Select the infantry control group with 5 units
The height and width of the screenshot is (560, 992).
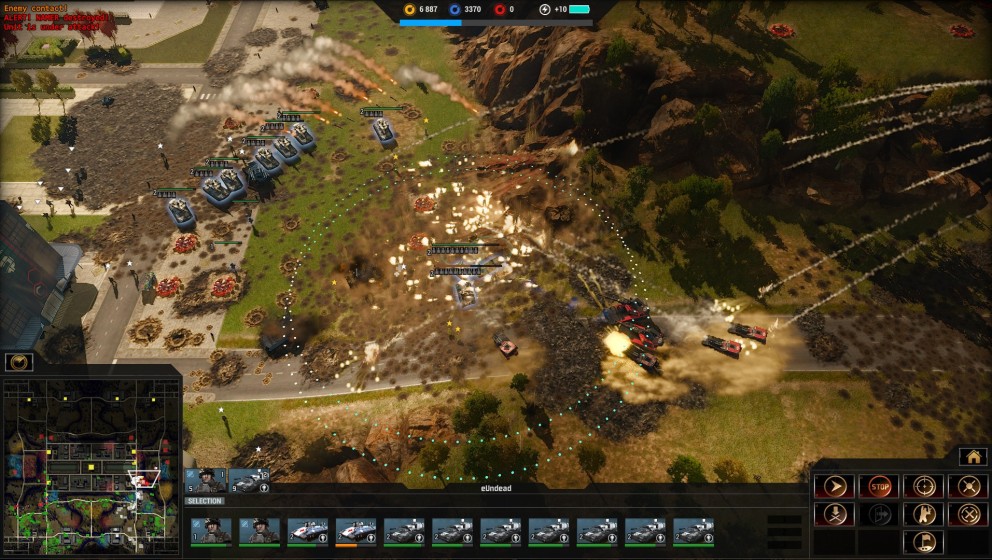(x=206, y=481)
